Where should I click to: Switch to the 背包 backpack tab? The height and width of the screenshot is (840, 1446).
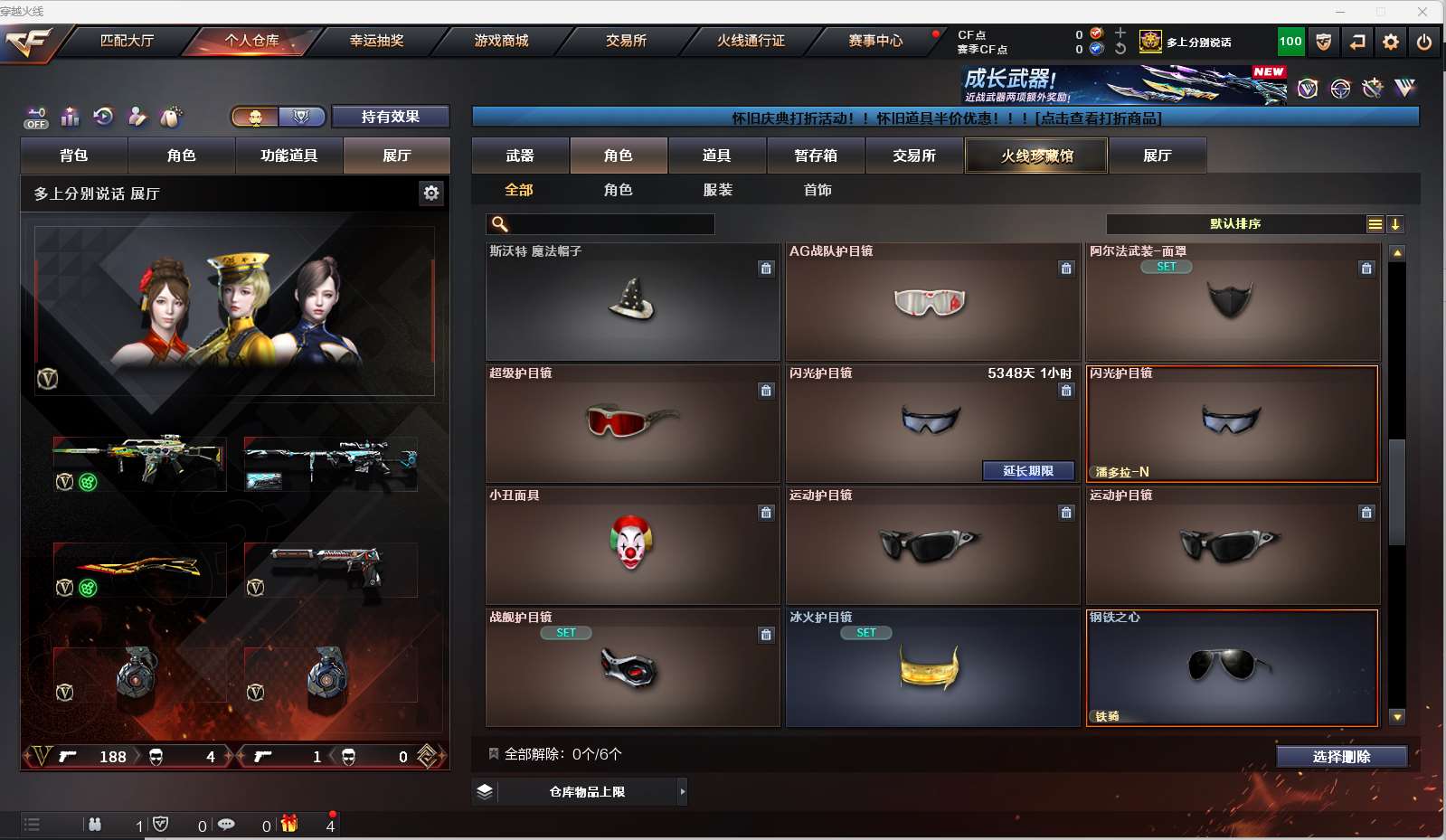(74, 156)
